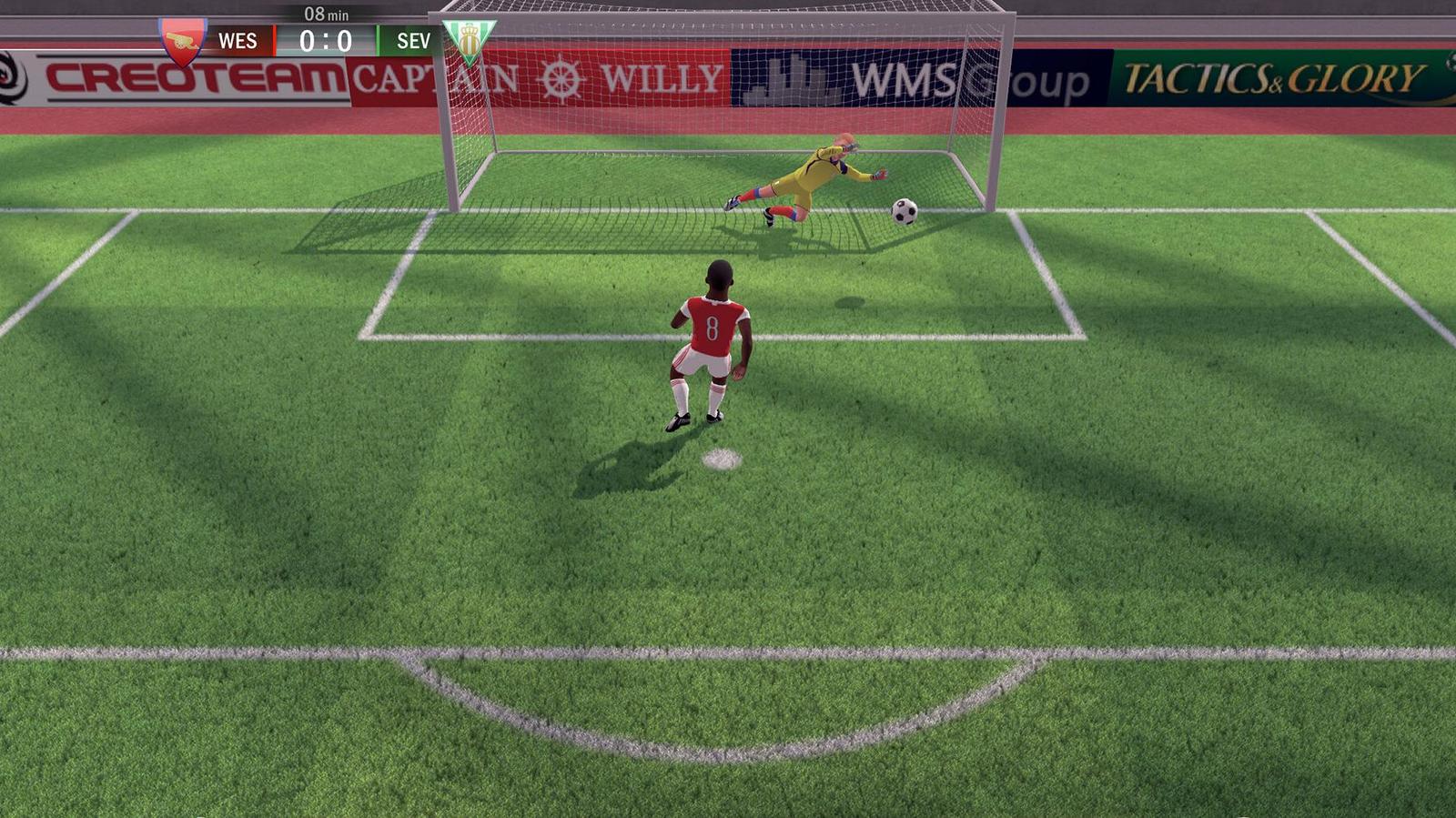Click the 08 min match timer
Viewport: 1456px width, 818px height.
click(x=325, y=13)
